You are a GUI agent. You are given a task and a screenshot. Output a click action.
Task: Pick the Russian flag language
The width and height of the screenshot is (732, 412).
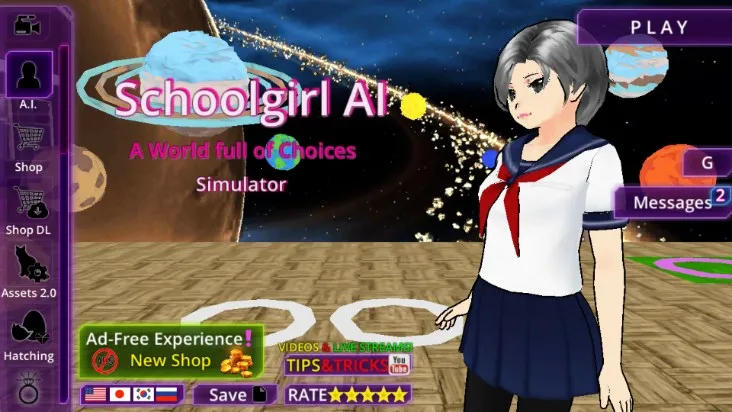[x=170, y=395]
